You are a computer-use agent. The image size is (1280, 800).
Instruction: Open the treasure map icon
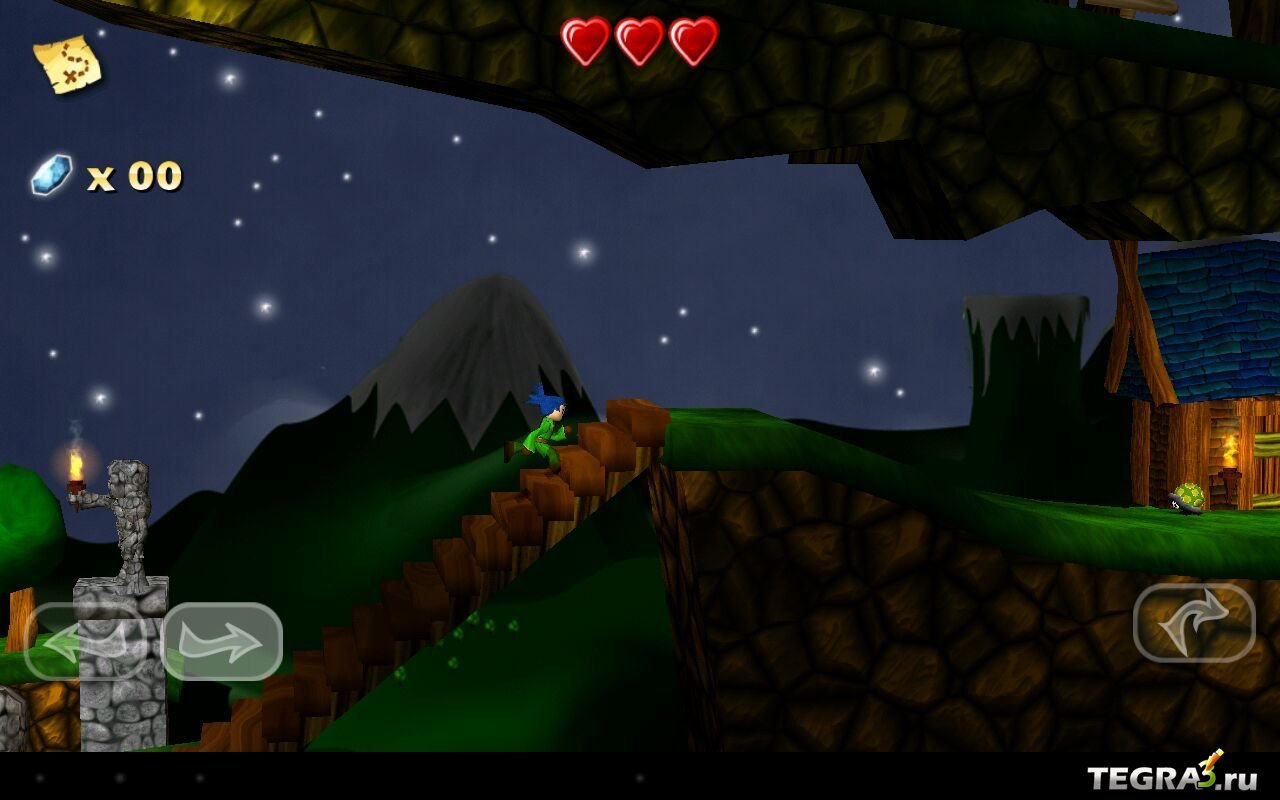[67, 64]
